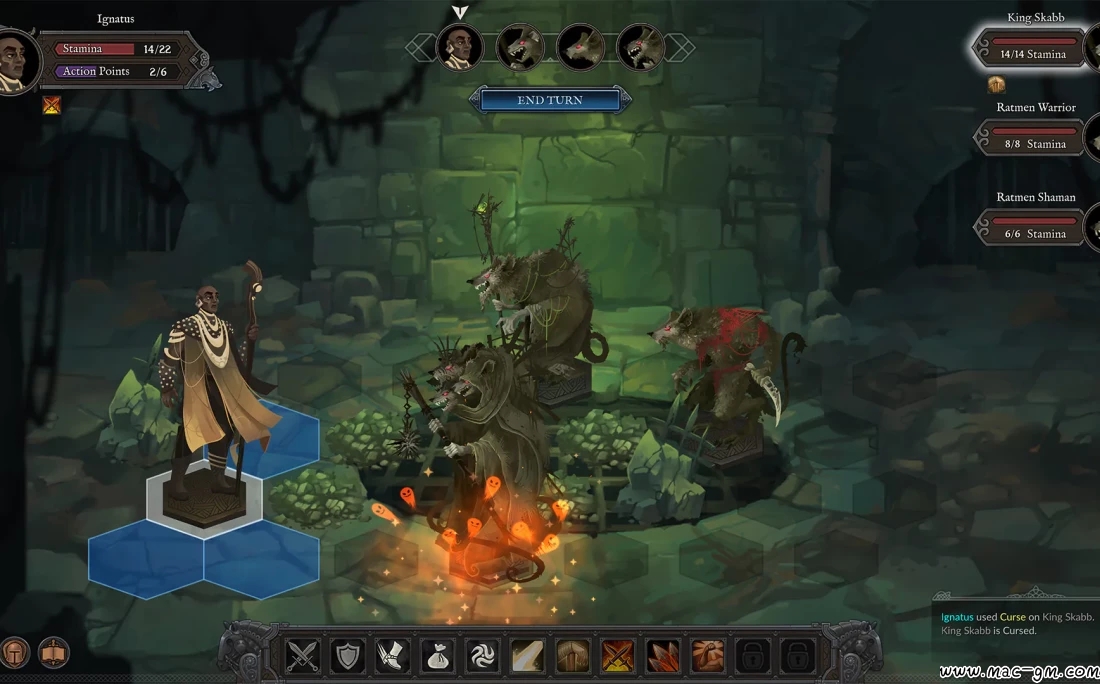This screenshot has height=684, width=1100.
Task: Inspect the status effect icon below Ignatus
Action: coord(52,104)
